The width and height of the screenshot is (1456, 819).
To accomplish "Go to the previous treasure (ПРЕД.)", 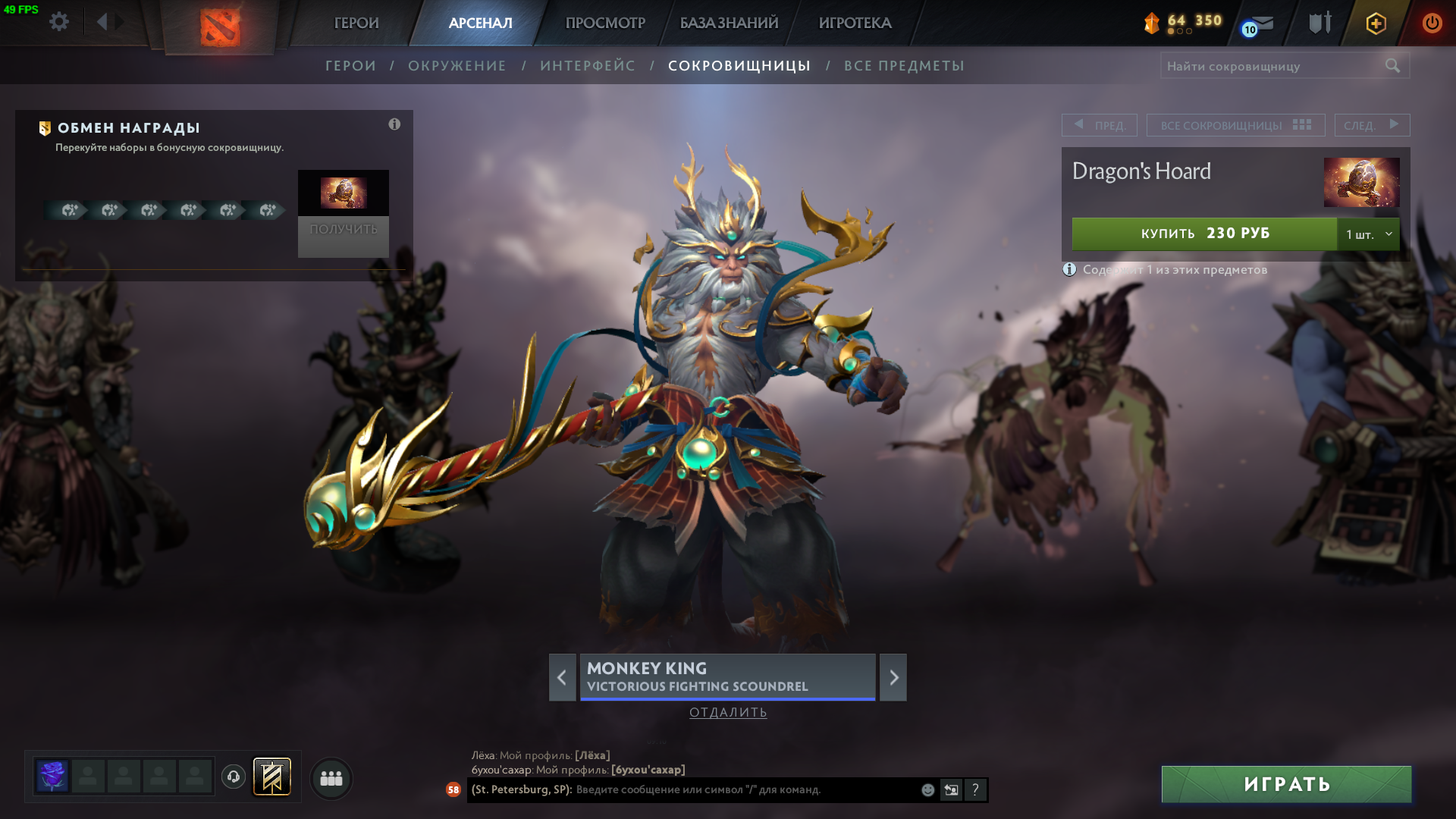I will (x=1099, y=125).
